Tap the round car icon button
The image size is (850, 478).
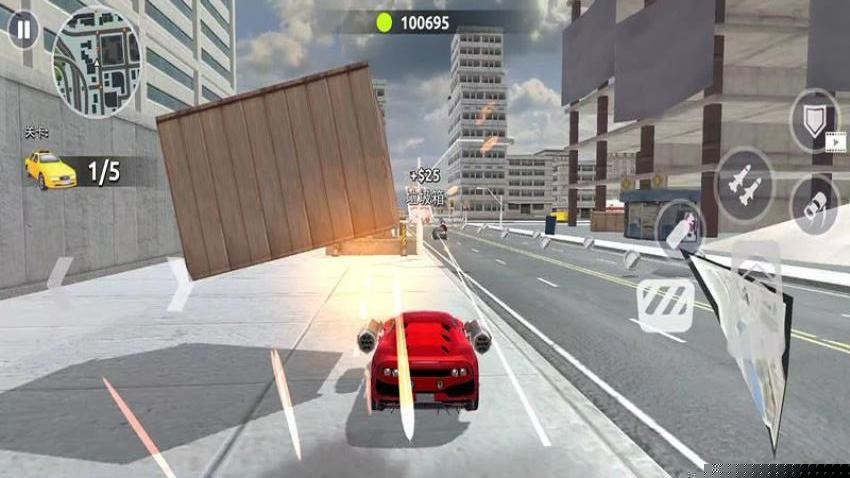click(814, 205)
